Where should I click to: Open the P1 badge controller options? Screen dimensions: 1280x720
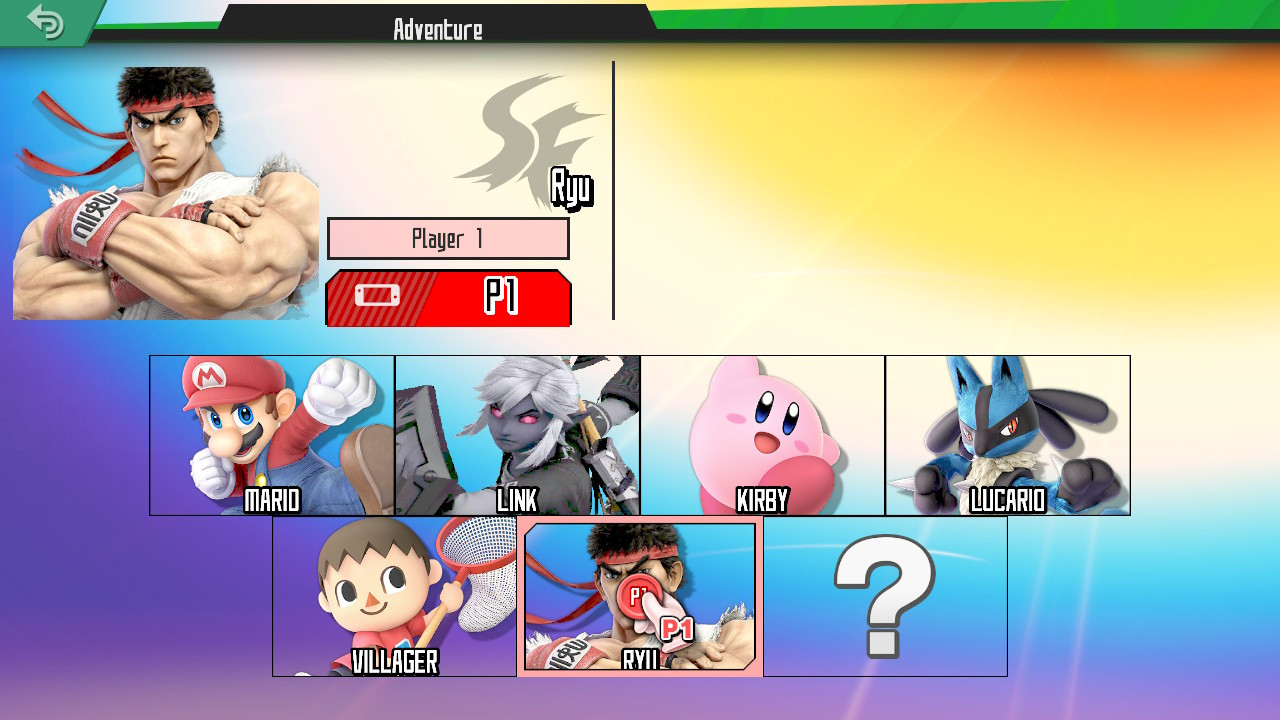tap(448, 297)
